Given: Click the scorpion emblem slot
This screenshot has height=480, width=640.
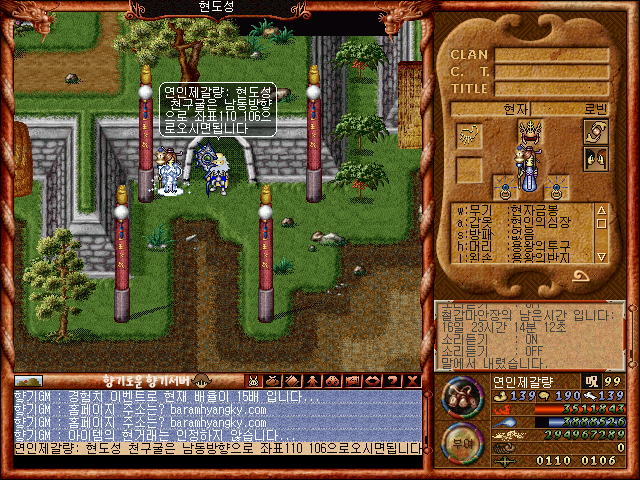Looking at the screenshot, I should click(470, 134).
